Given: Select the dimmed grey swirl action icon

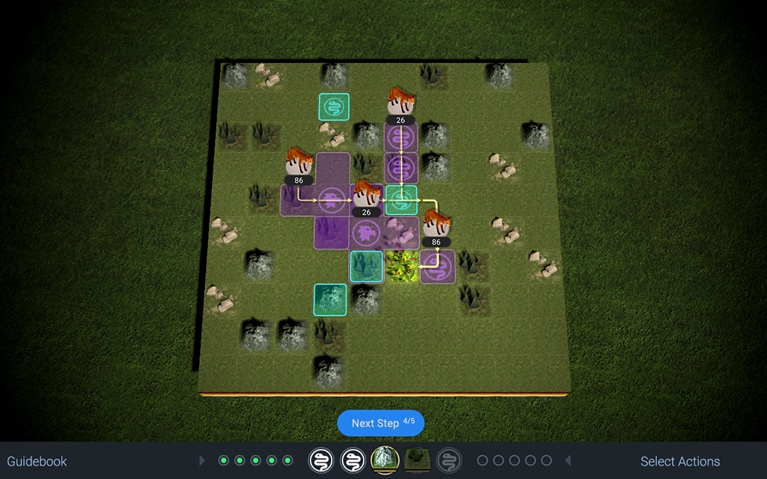Looking at the screenshot, I should coord(449,460).
